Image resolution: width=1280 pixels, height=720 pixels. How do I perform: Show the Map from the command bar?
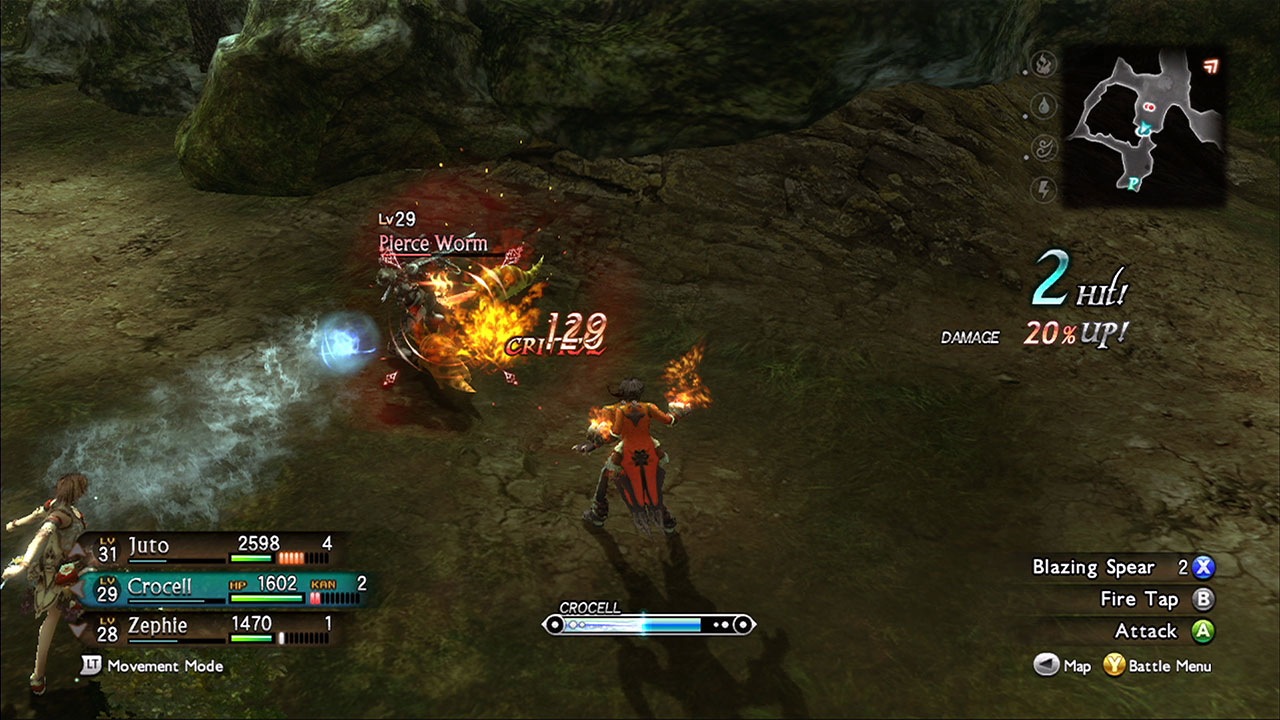1062,666
